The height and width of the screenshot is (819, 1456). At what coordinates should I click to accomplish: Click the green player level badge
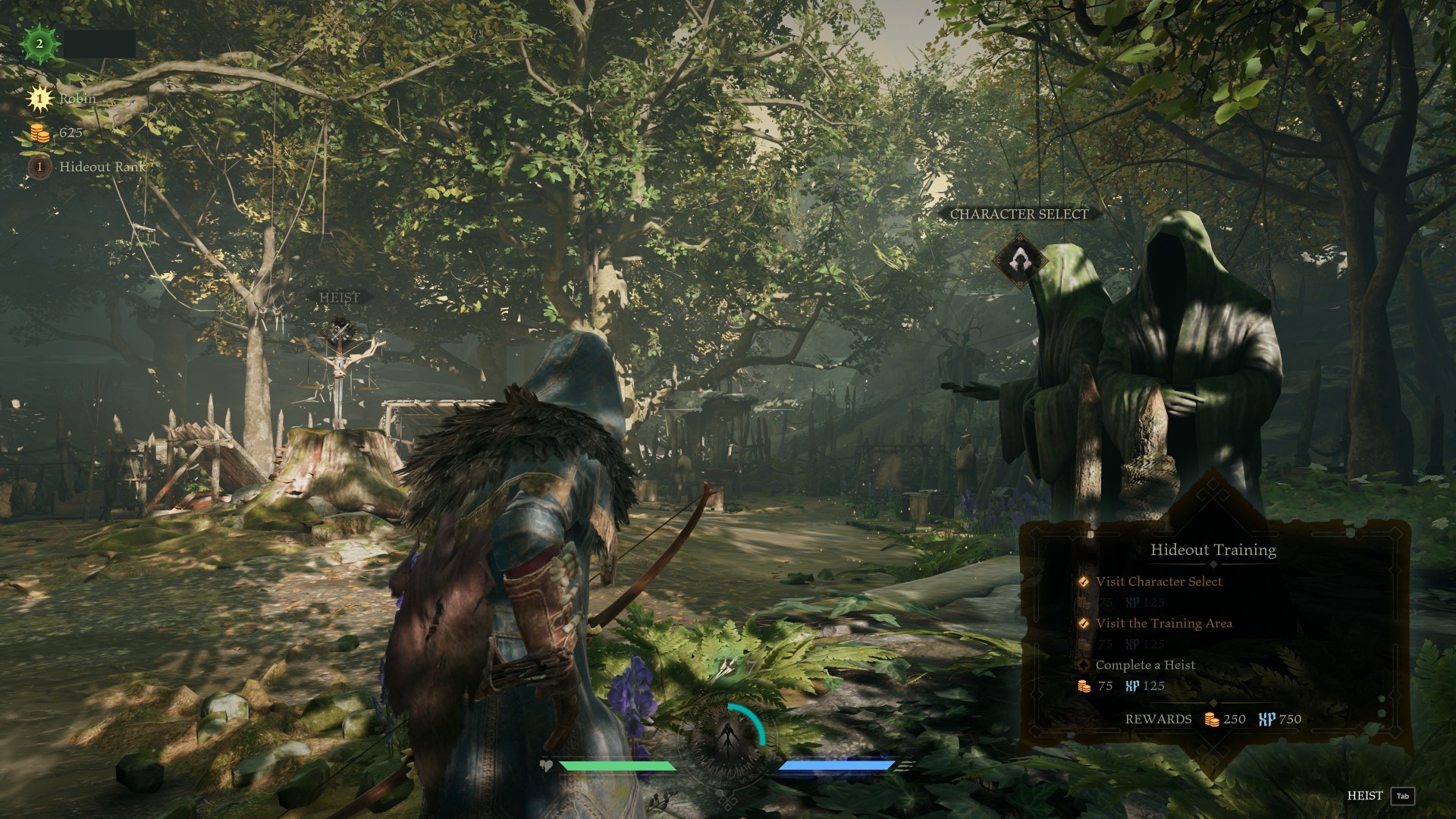(x=39, y=44)
